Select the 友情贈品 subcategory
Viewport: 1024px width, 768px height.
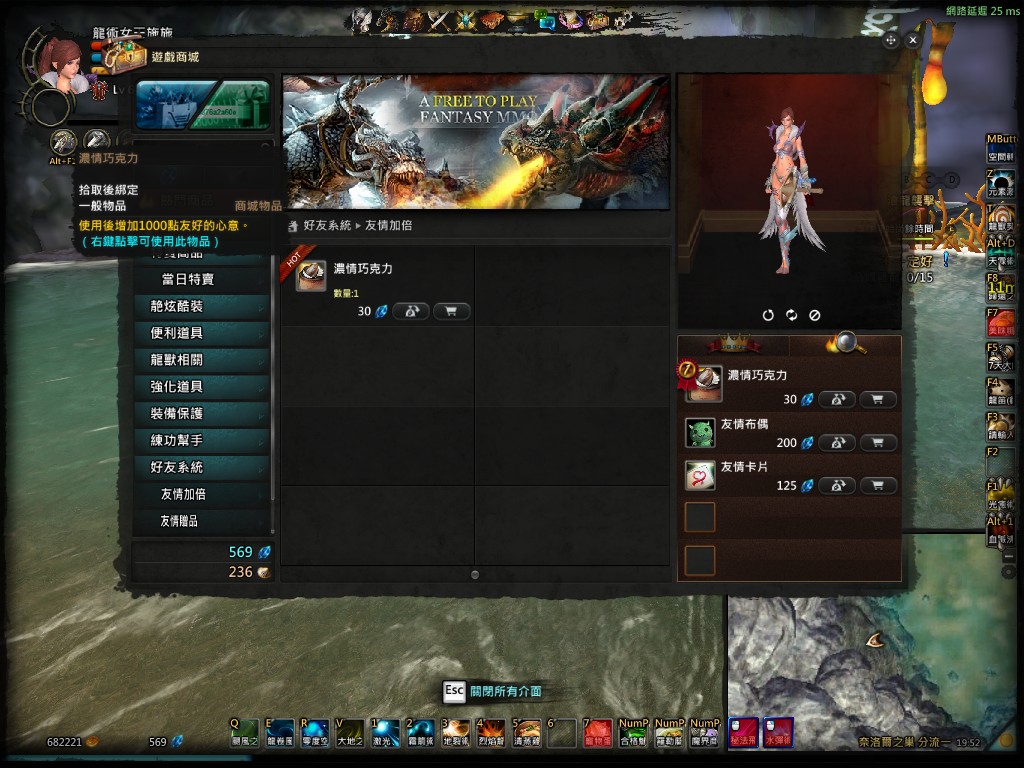click(179, 521)
